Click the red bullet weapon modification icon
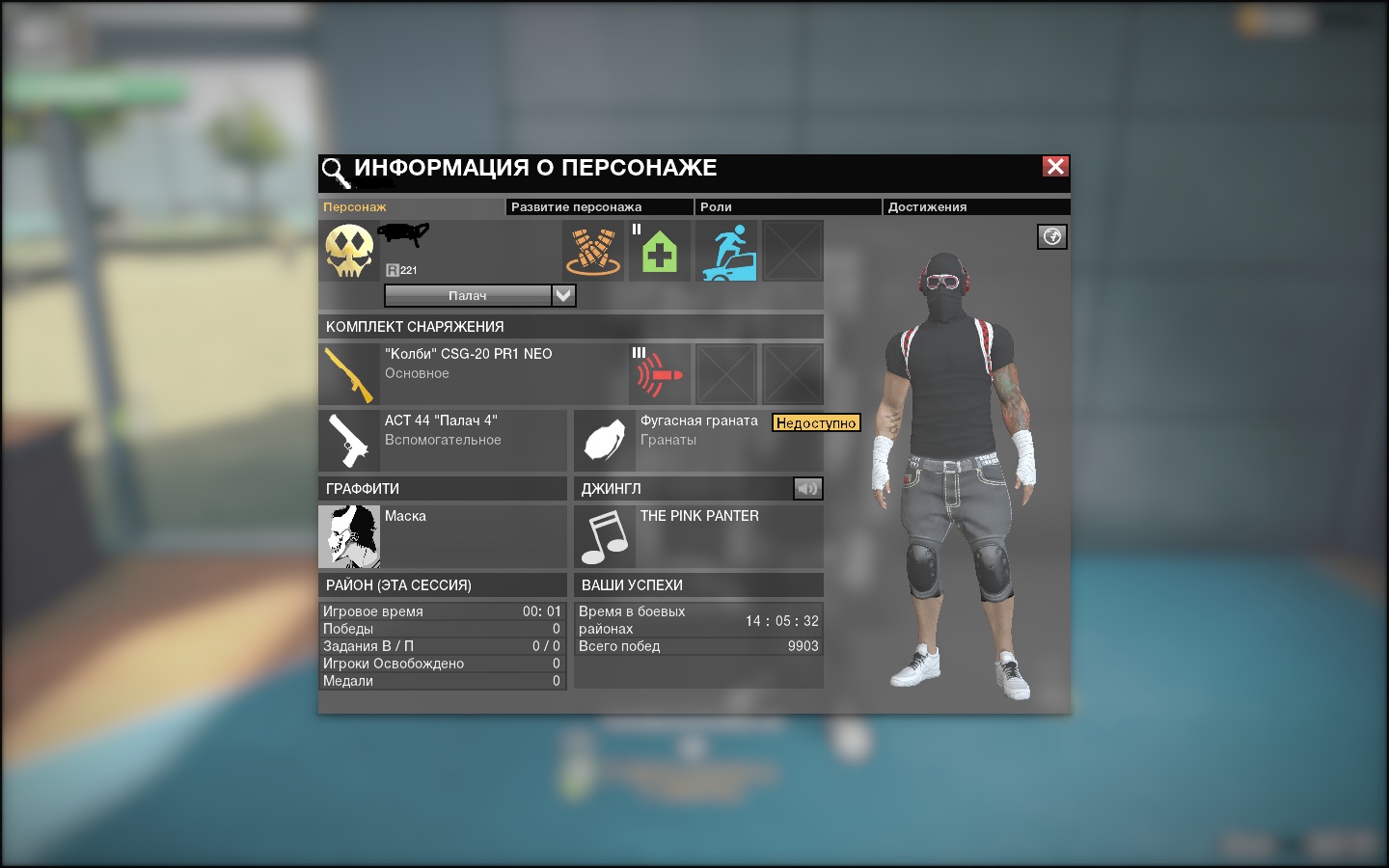1389x868 pixels. pos(660,374)
